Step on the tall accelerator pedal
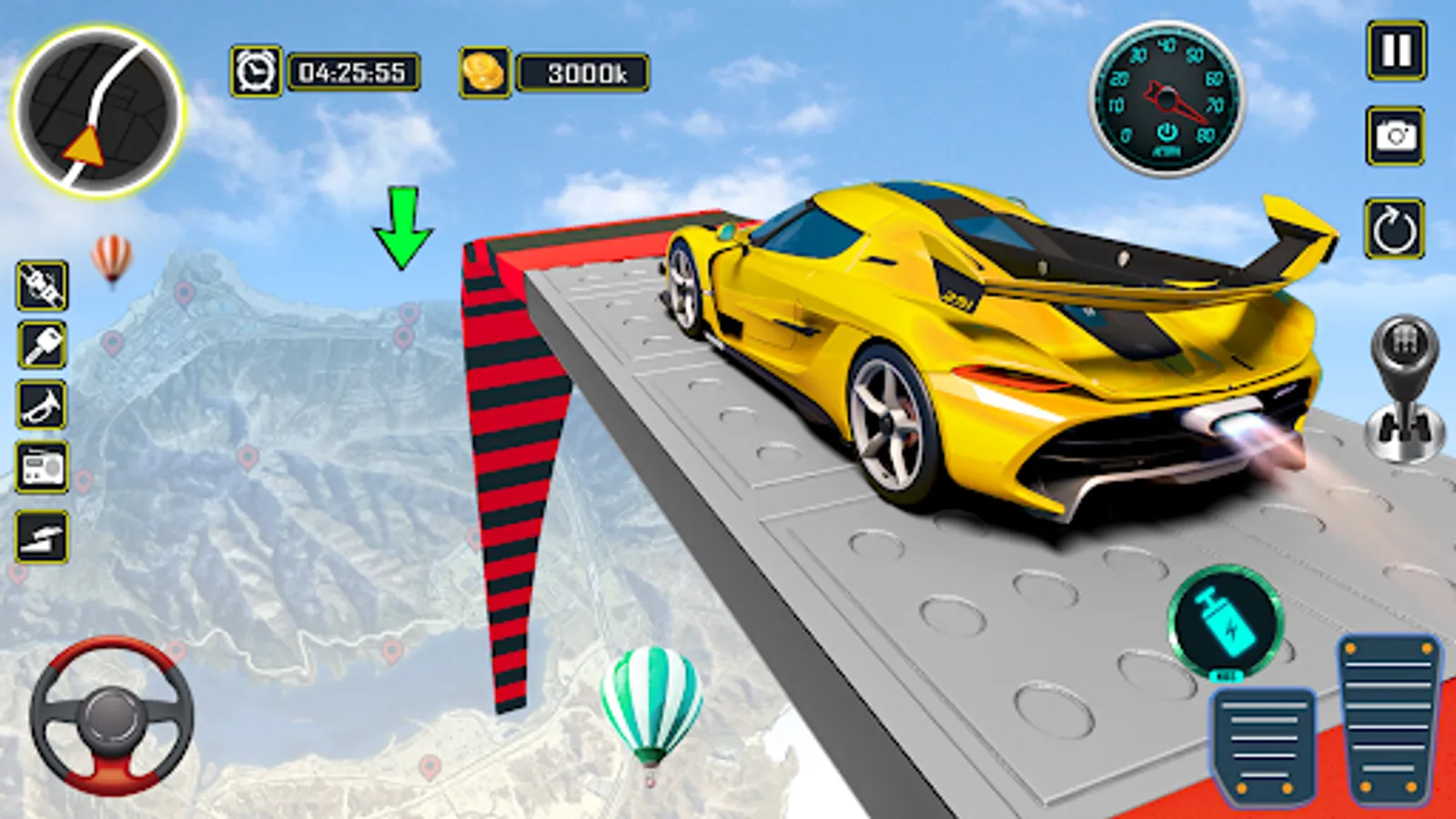Screen dimensions: 1456x819 (x=1388, y=718)
